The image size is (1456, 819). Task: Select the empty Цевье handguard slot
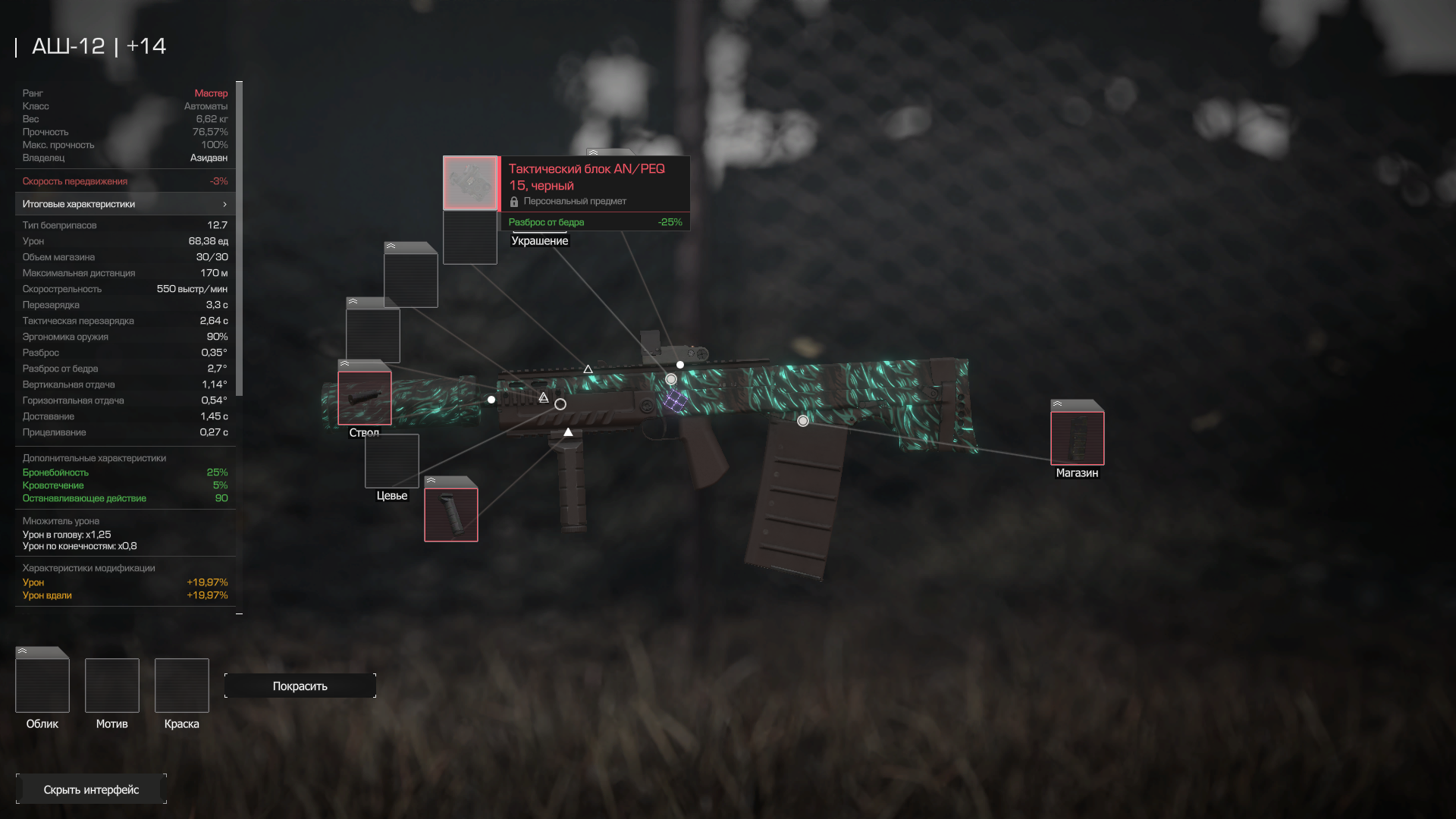click(392, 460)
